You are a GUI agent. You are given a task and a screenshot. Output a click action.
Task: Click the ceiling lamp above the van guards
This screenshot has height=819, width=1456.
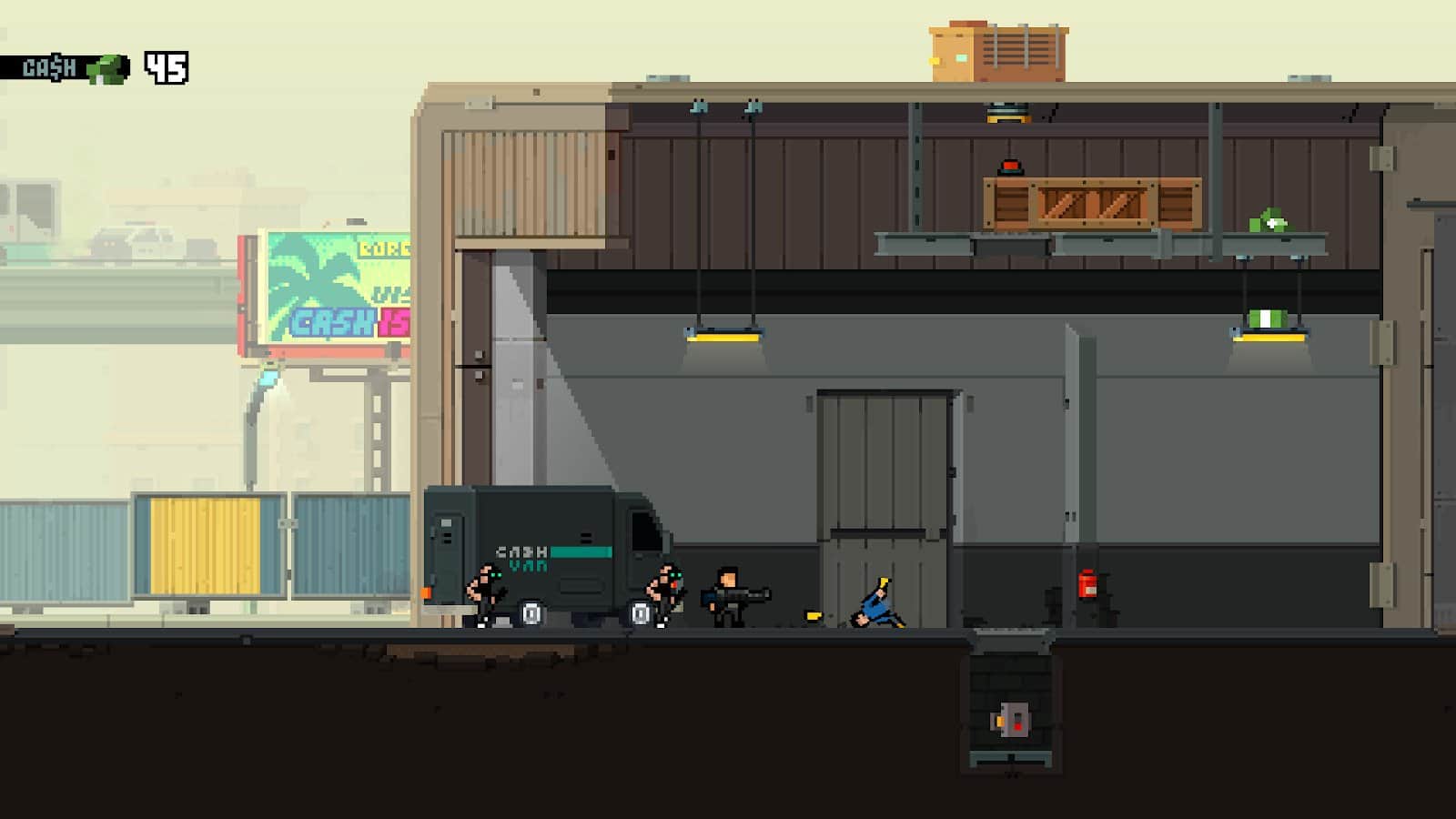[x=723, y=337]
